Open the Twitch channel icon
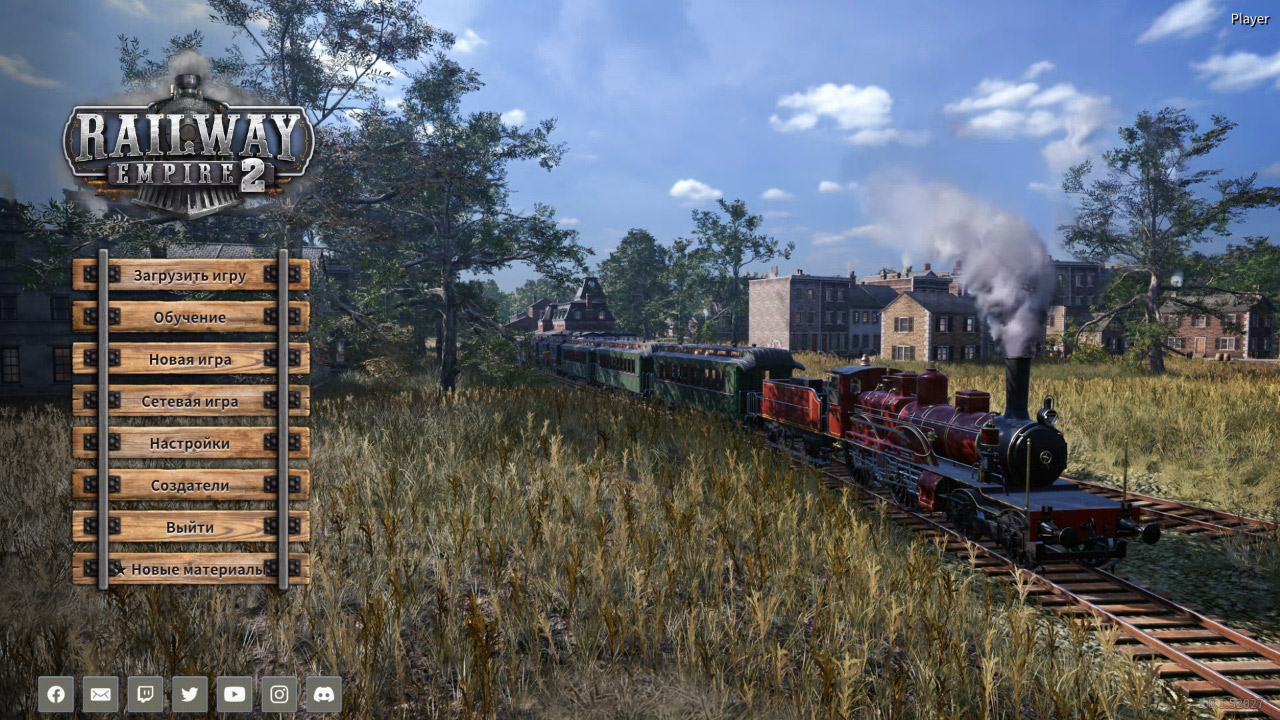 tap(145, 694)
